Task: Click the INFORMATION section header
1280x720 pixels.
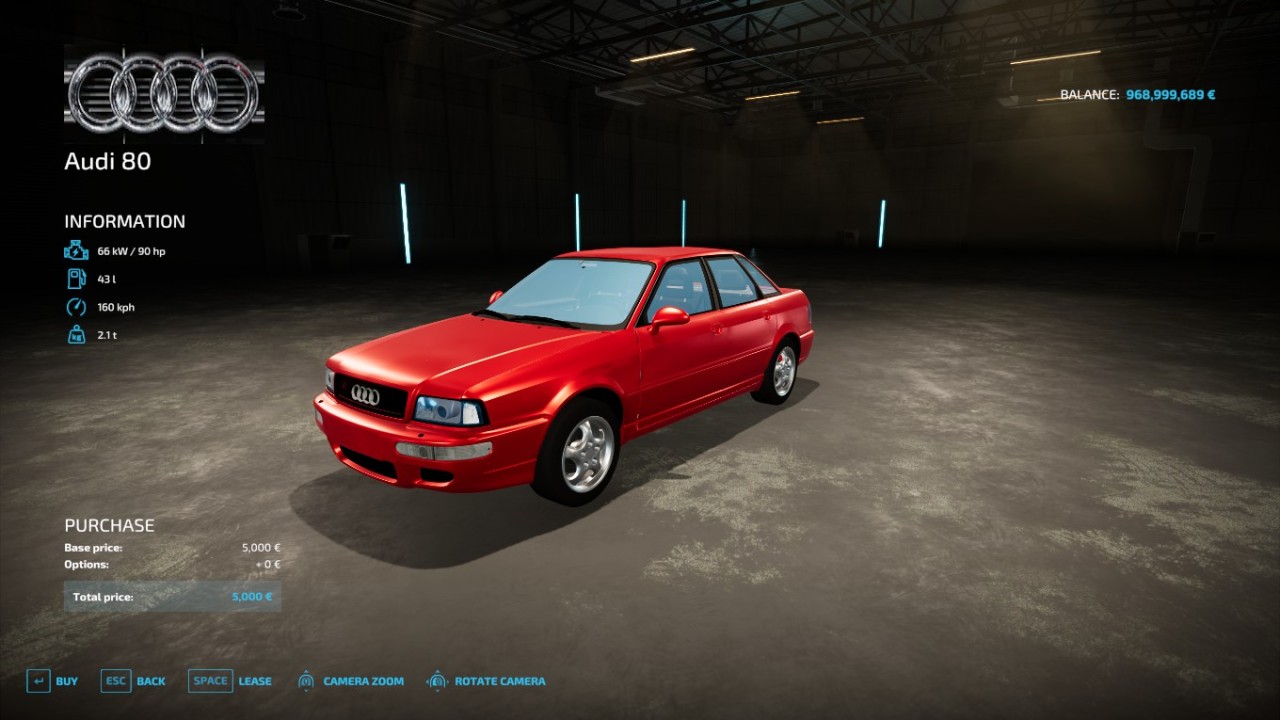Action: click(x=124, y=221)
